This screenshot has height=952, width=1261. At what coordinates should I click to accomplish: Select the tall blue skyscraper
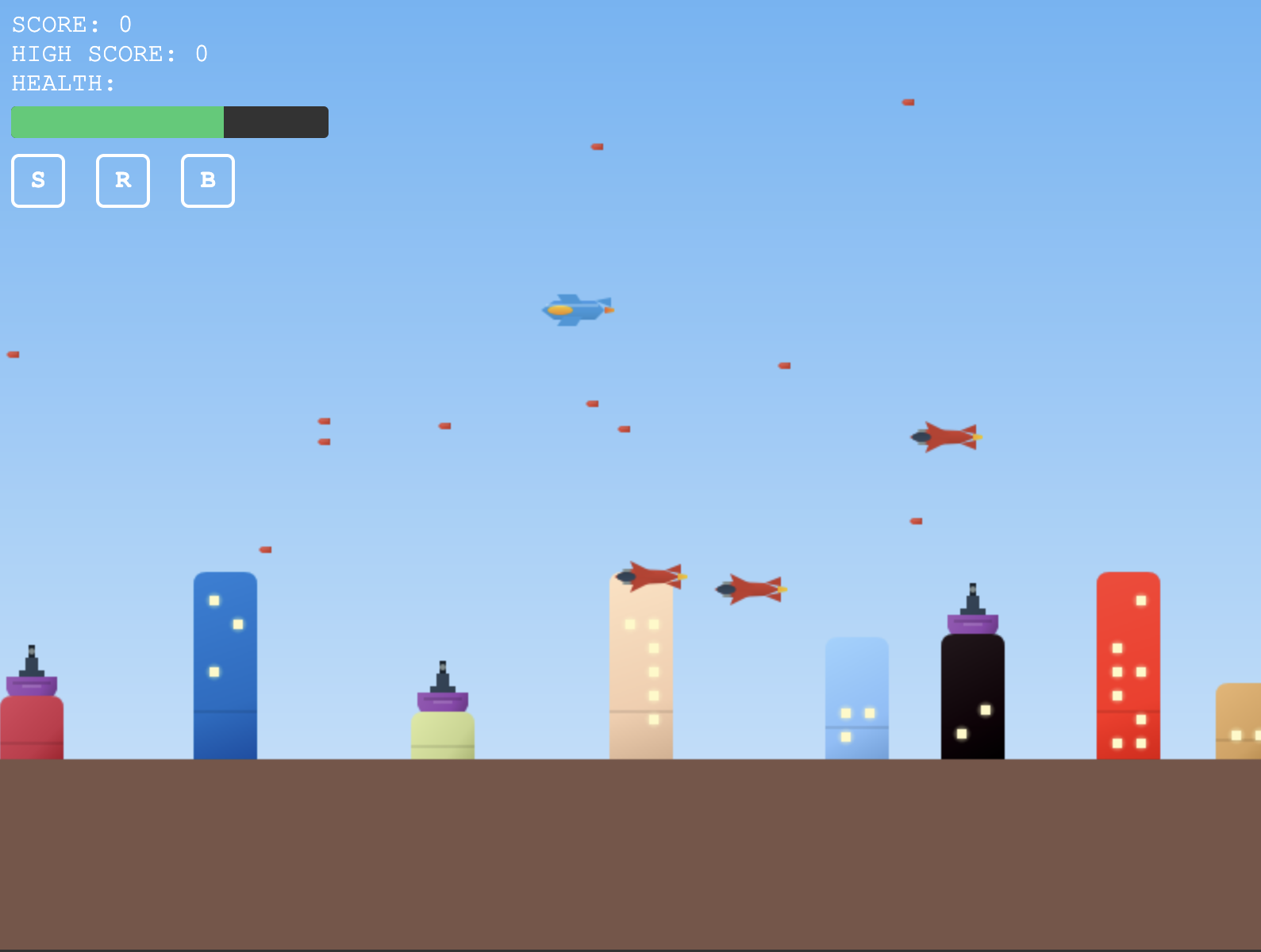click(x=225, y=666)
